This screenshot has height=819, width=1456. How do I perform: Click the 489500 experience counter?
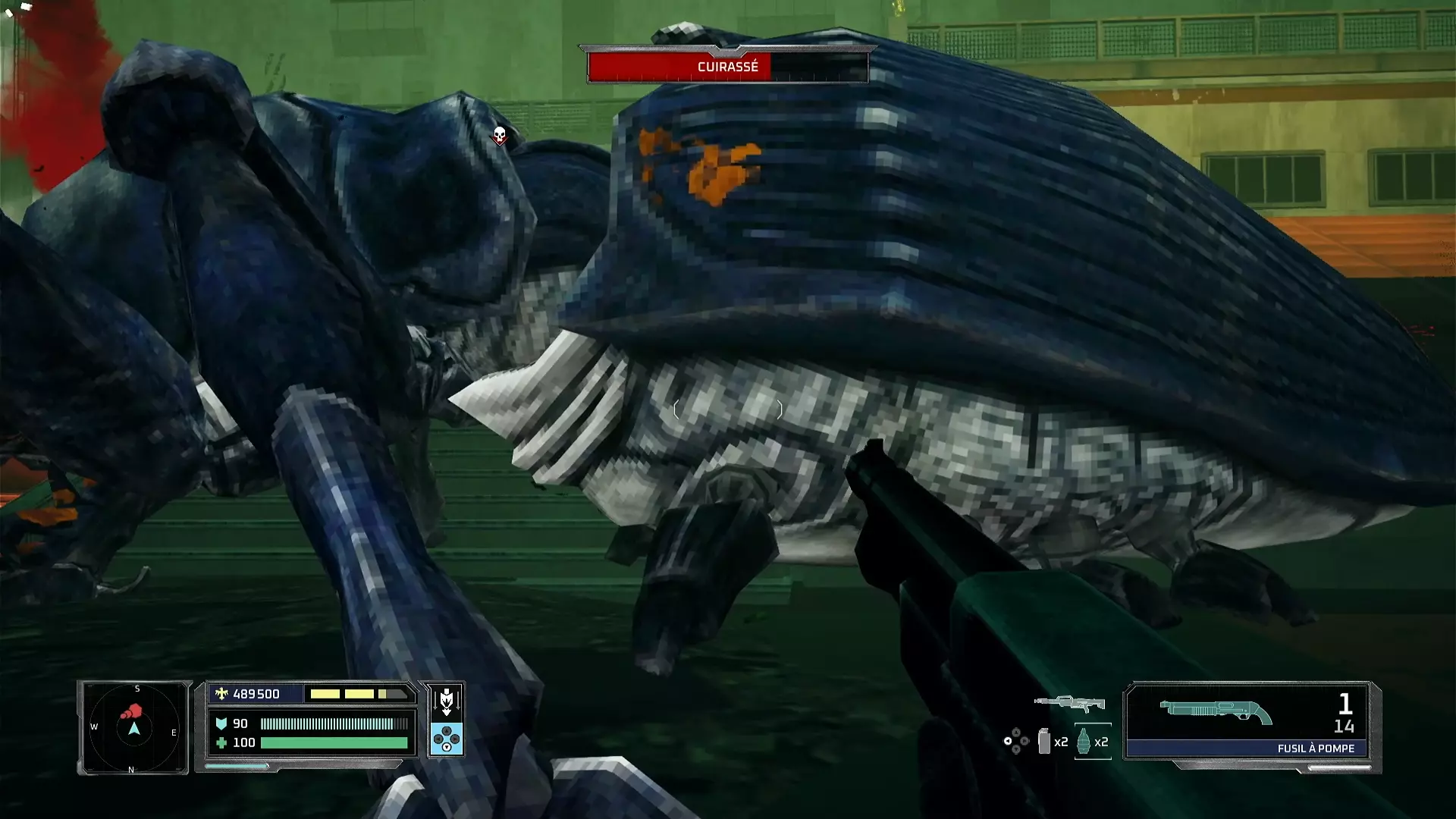click(x=258, y=694)
